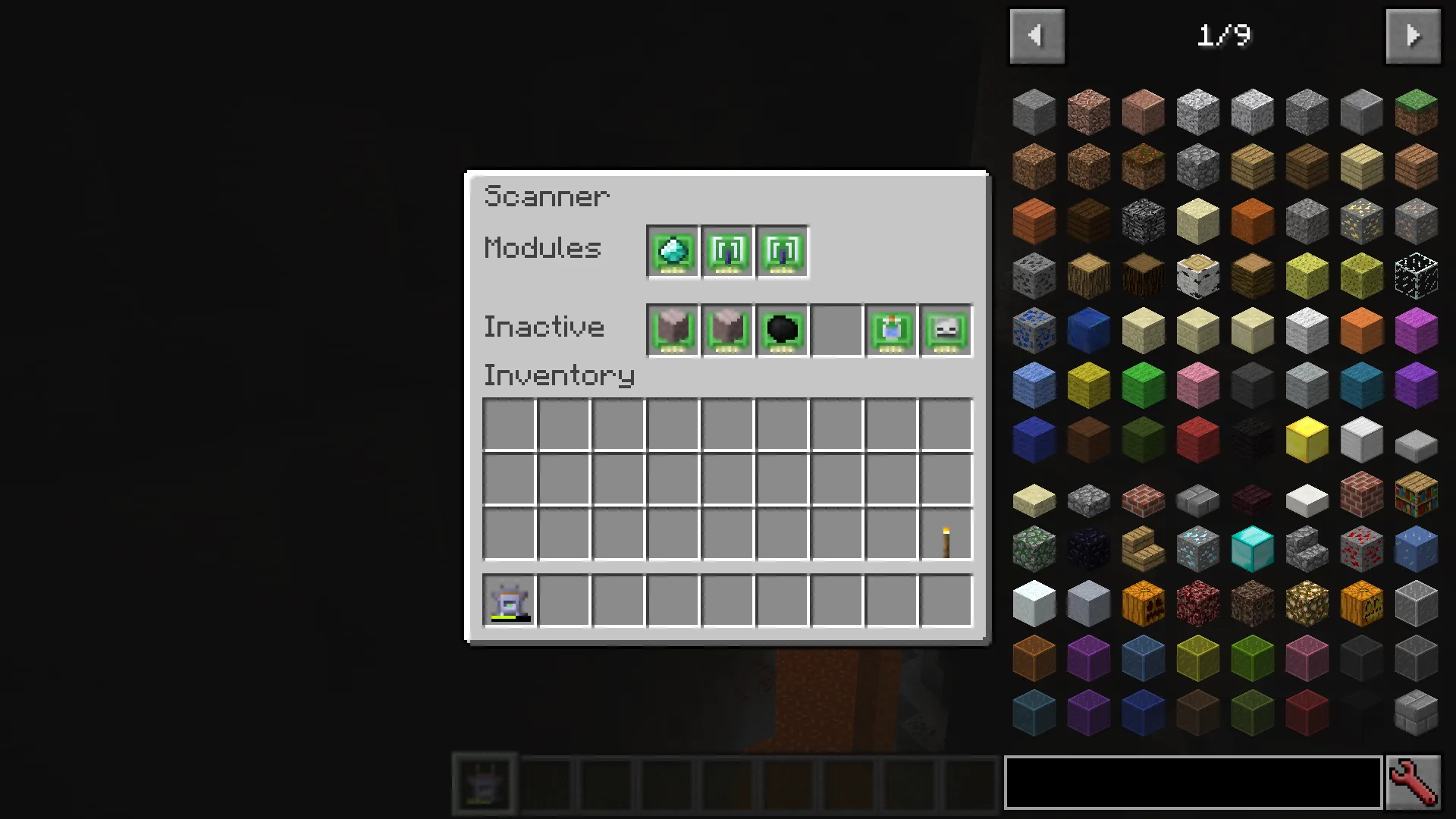Screen dimensions: 1456x819
Task: Go back to the previous JEI page
Action: coord(1037,36)
